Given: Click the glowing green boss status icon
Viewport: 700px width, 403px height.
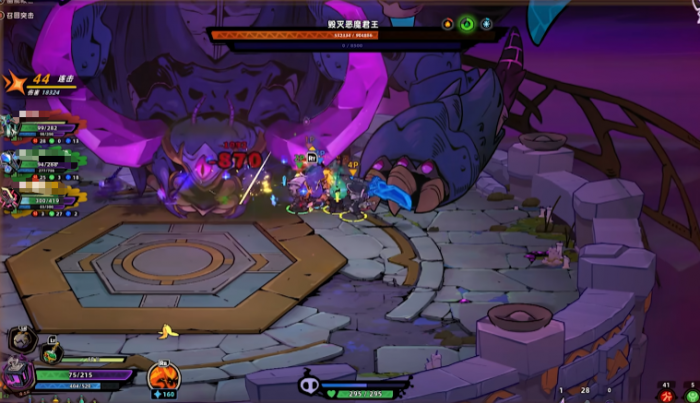Looking at the screenshot, I should coord(466,23).
